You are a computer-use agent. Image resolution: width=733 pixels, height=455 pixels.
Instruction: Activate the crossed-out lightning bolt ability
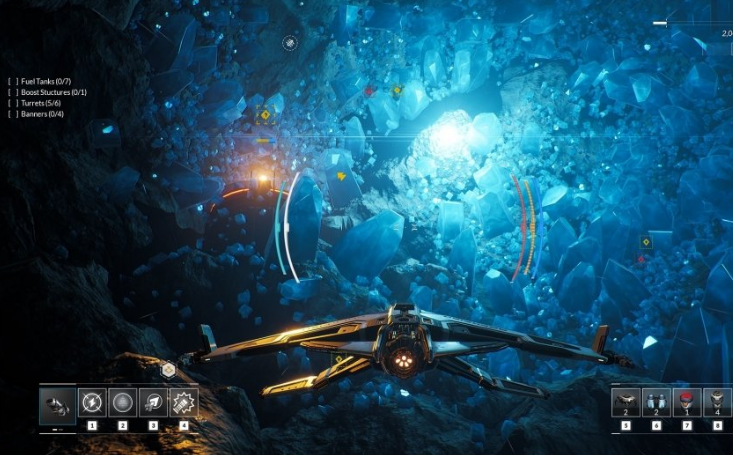tap(92, 403)
